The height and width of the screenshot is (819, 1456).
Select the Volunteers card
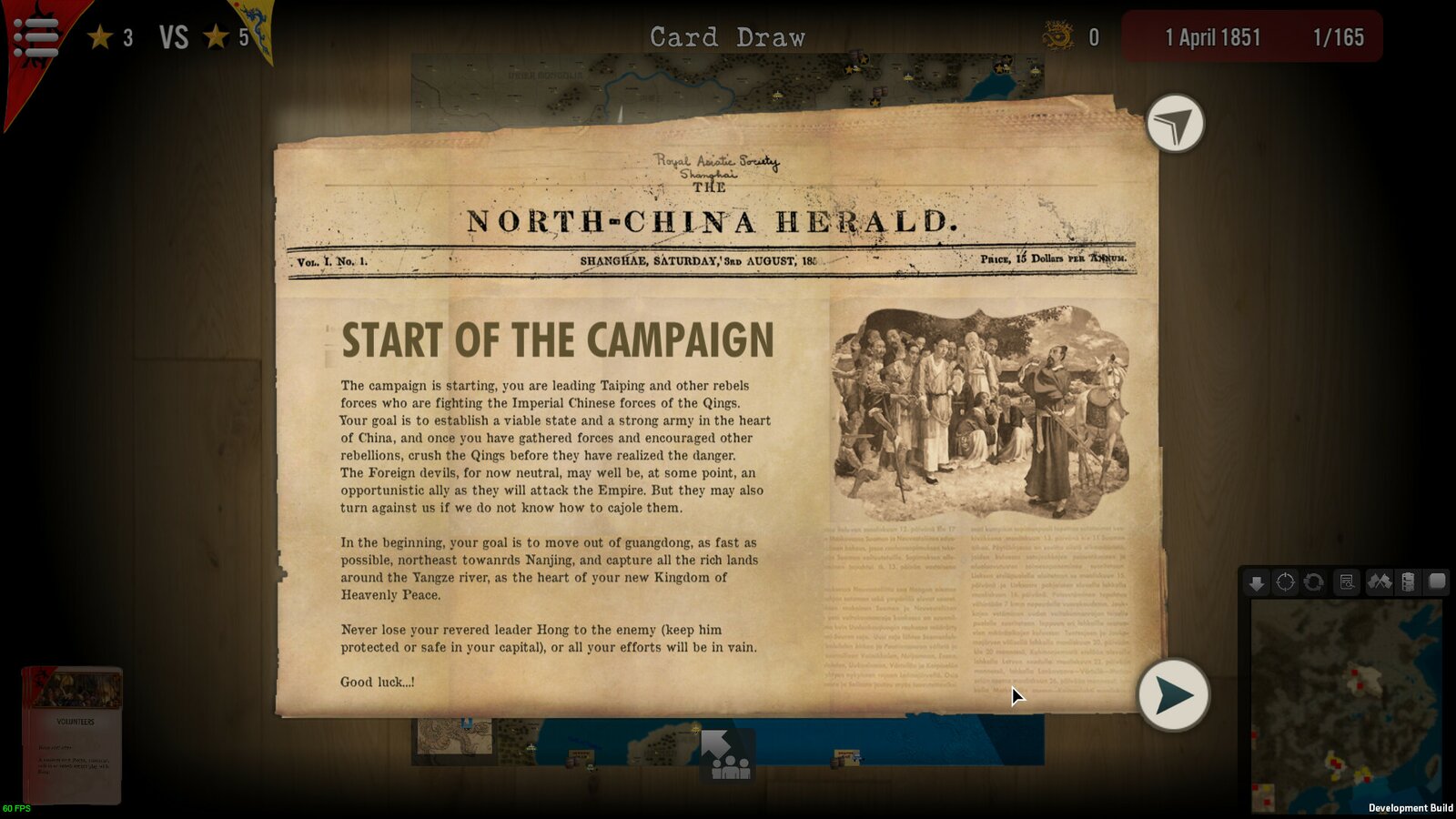tap(72, 735)
